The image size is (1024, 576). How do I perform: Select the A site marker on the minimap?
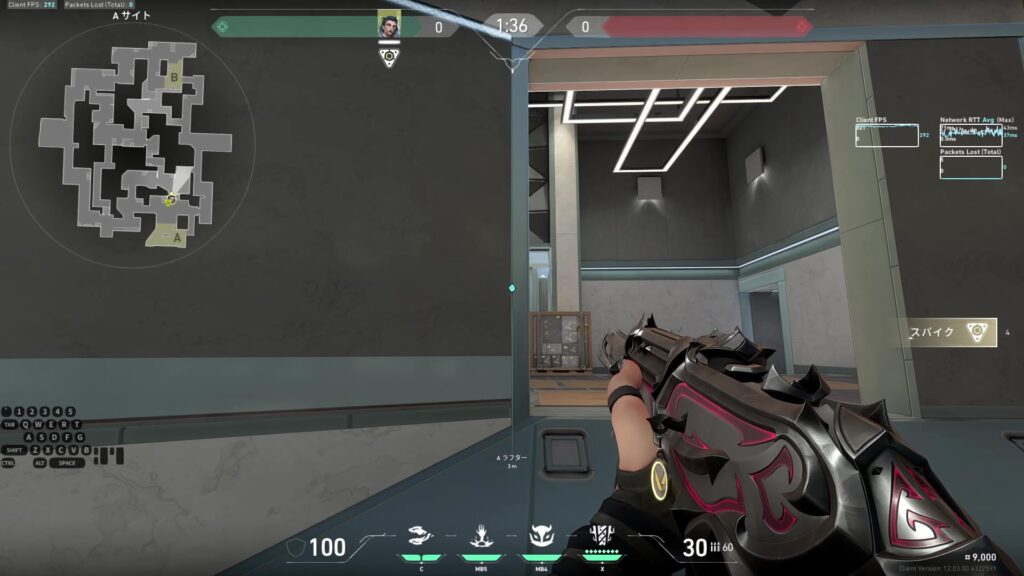coord(176,238)
